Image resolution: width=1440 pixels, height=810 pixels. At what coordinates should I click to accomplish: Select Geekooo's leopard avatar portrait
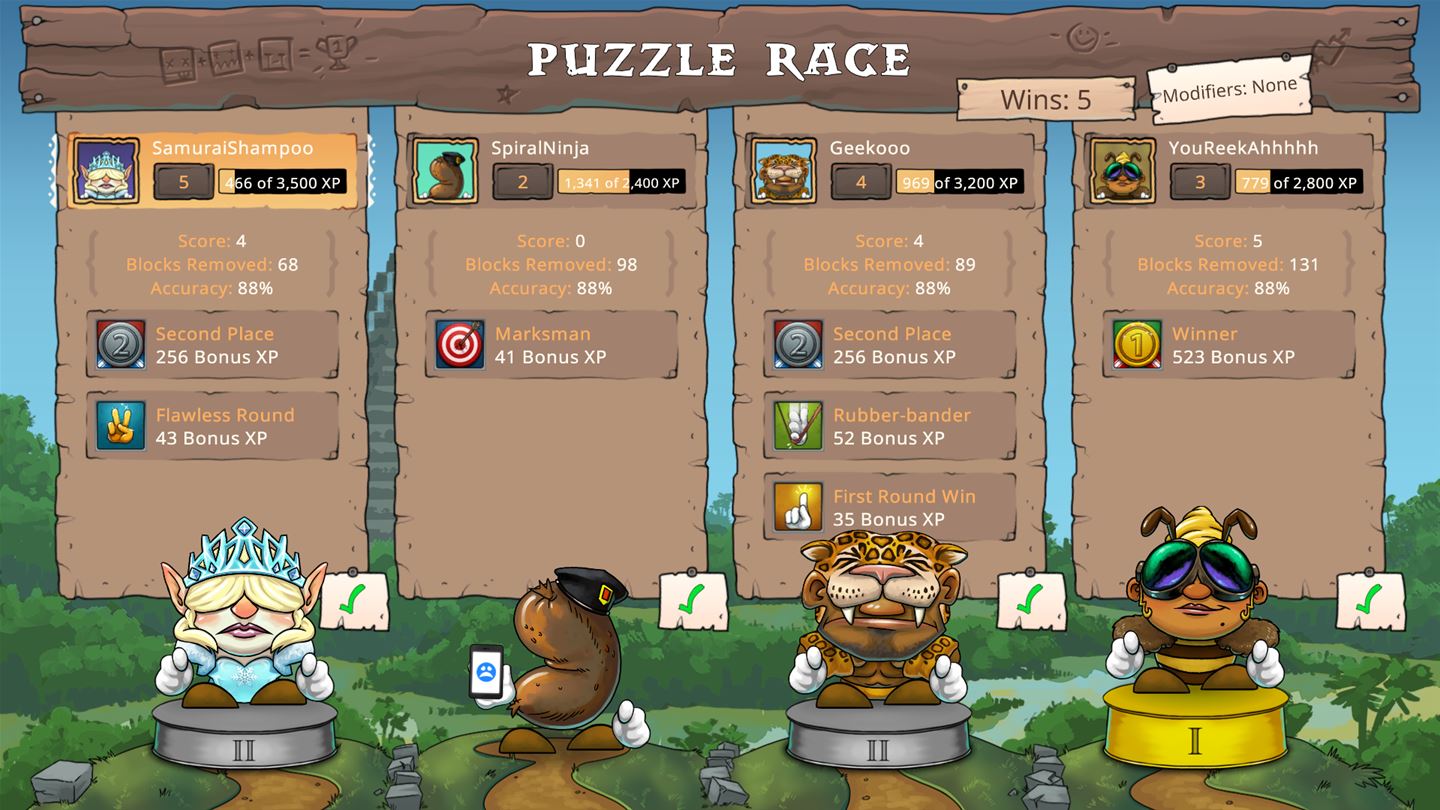pos(782,170)
